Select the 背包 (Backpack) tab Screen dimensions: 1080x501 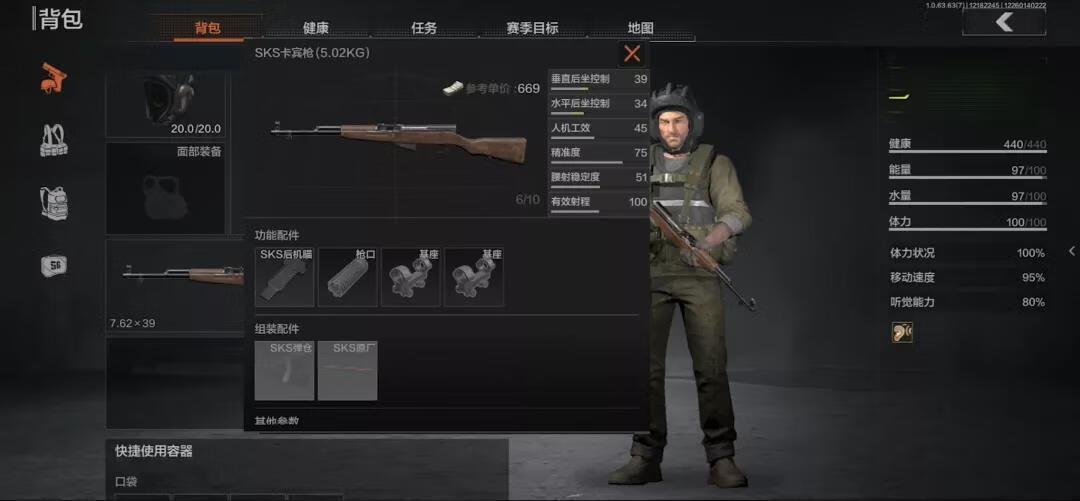click(x=208, y=28)
